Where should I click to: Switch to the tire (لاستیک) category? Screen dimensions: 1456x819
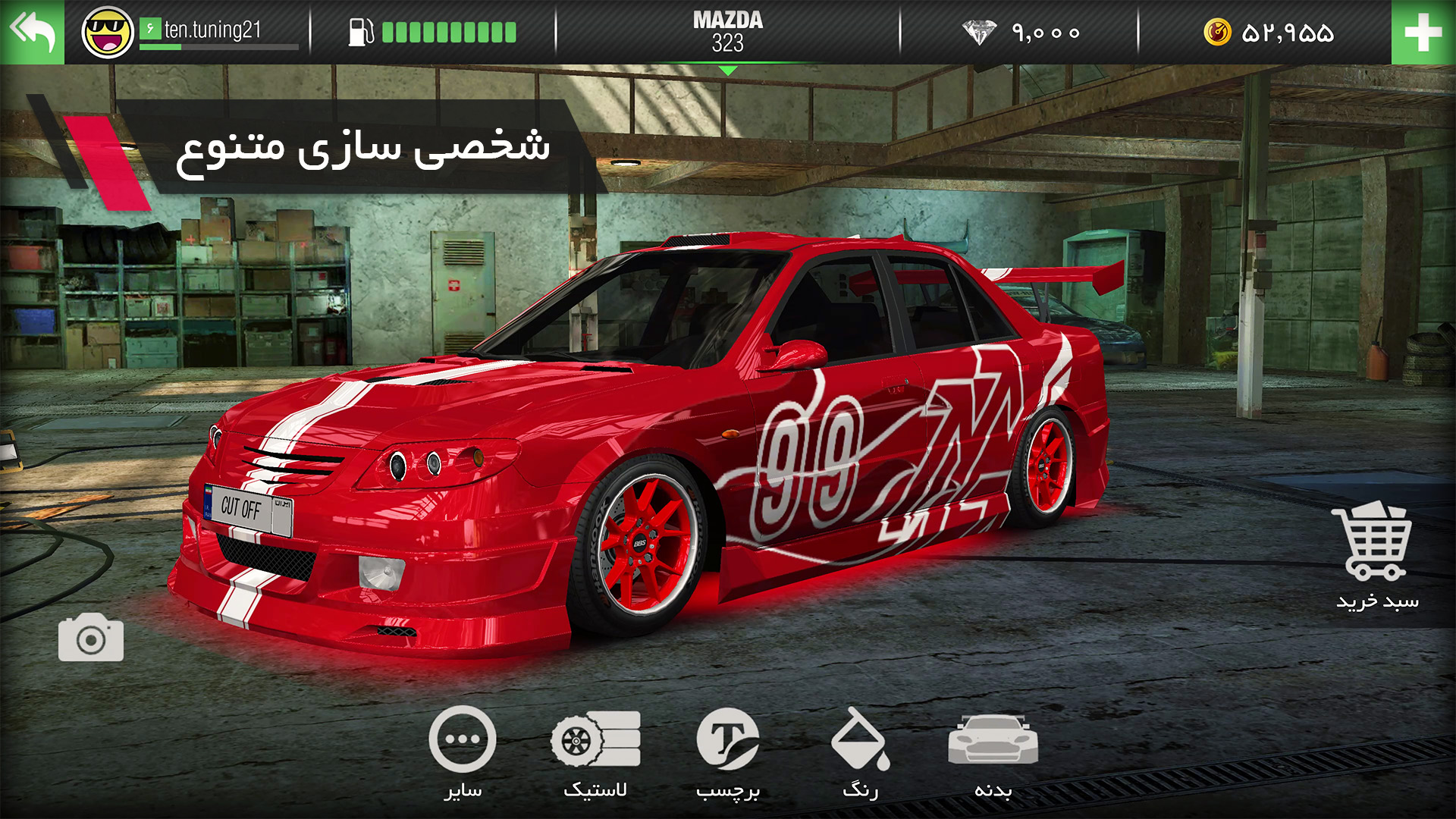tap(595, 752)
